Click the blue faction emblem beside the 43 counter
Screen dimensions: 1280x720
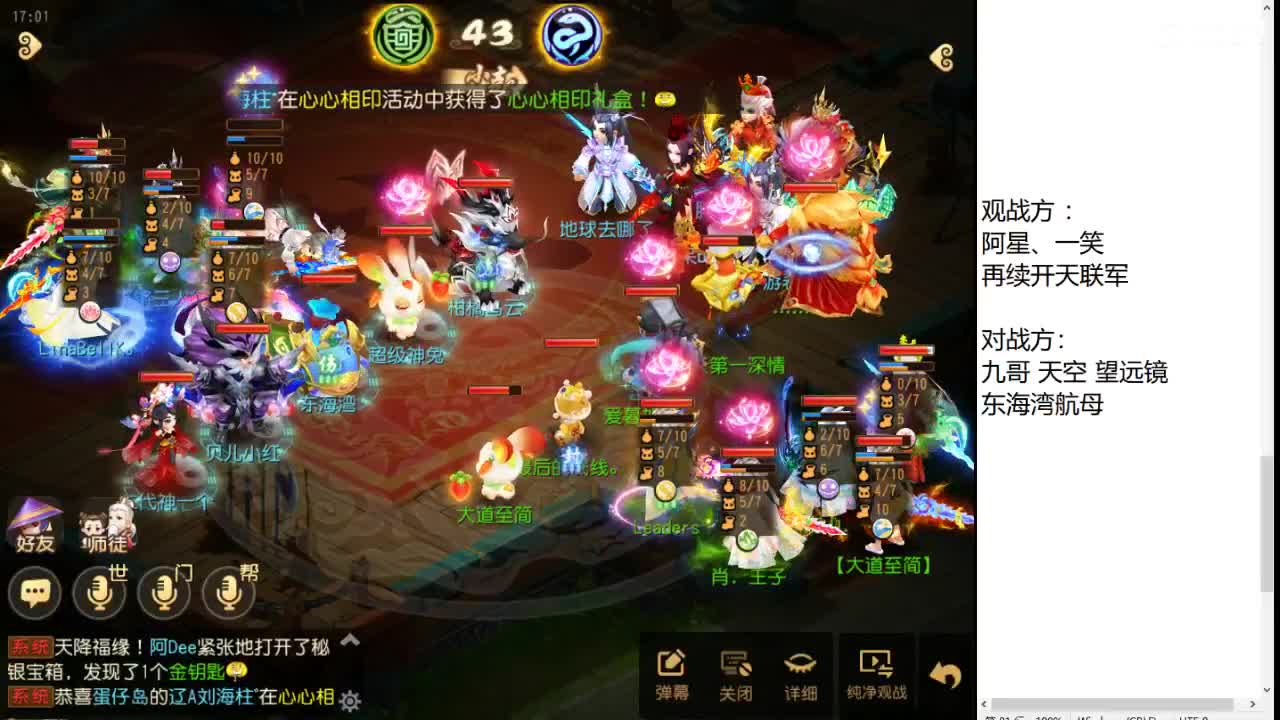pos(572,35)
